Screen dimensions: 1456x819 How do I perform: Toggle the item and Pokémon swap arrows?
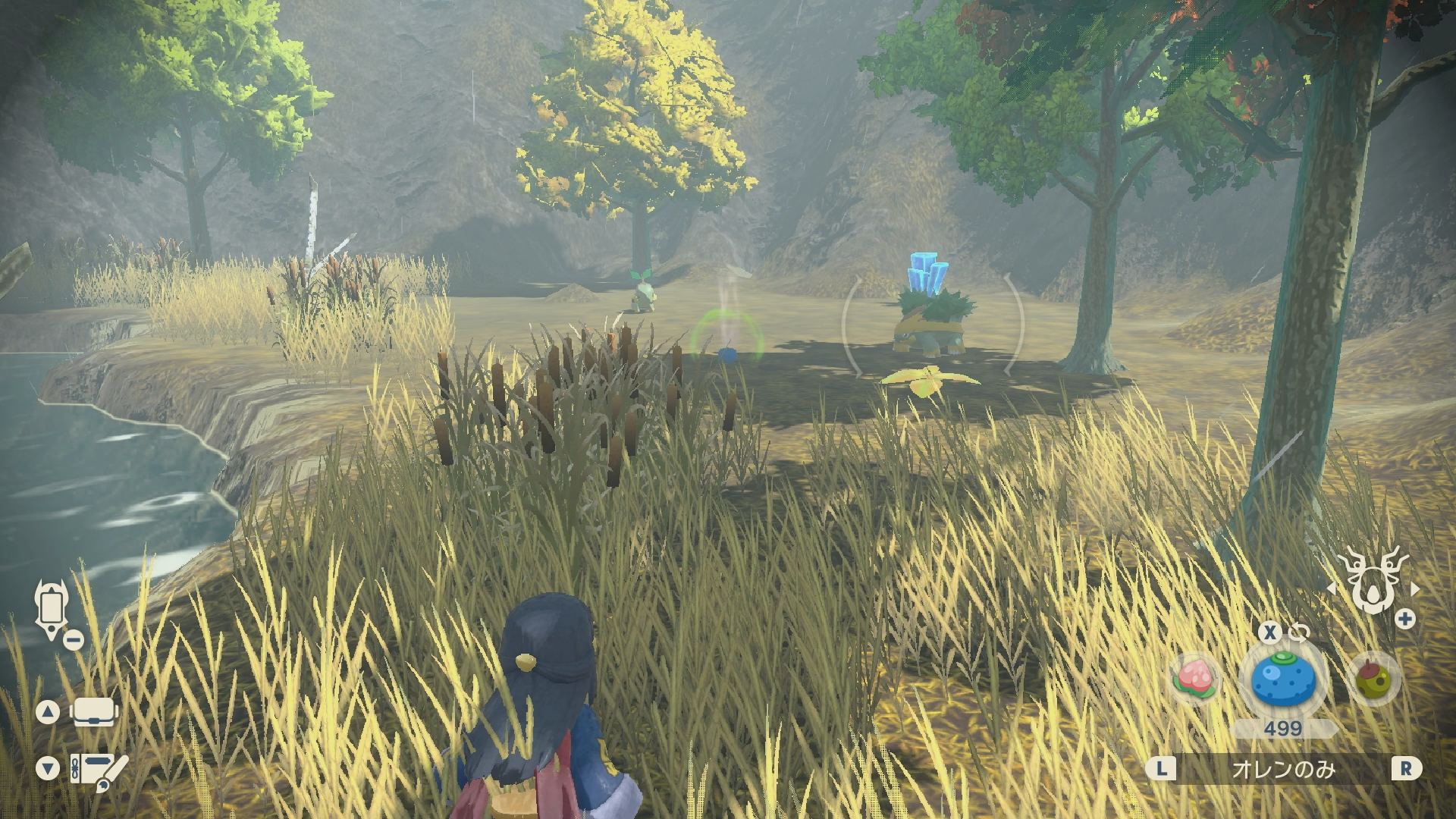coord(1299,632)
